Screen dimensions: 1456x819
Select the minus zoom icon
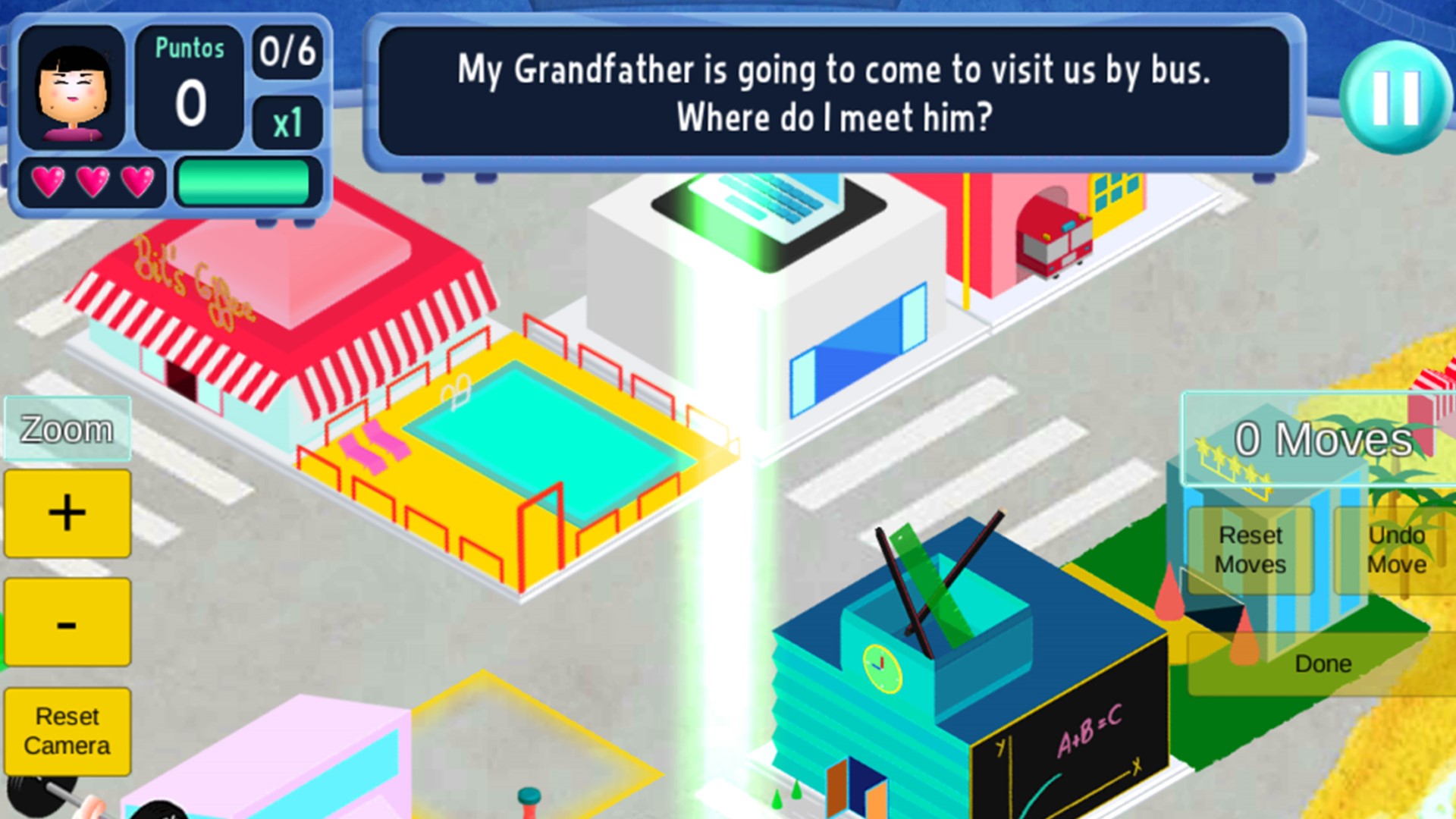pos(67,623)
